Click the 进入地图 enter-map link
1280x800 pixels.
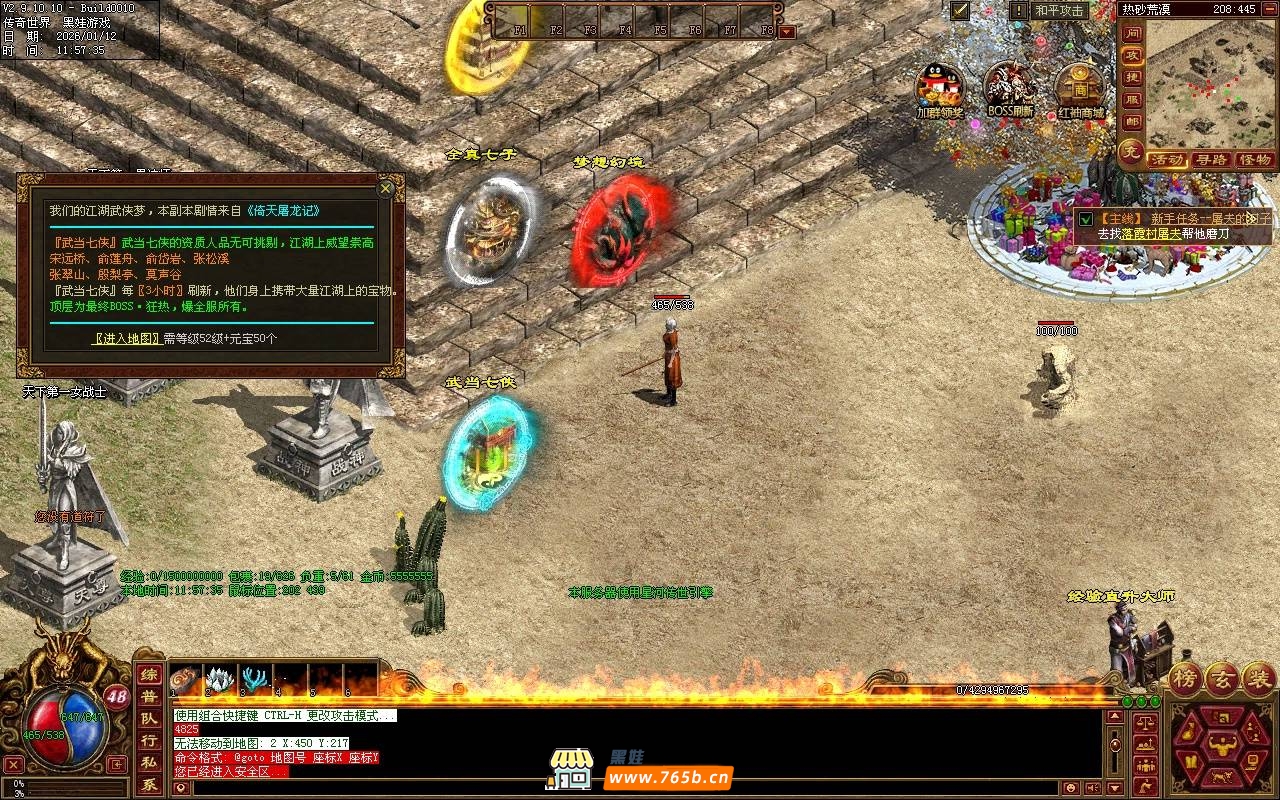tap(127, 339)
